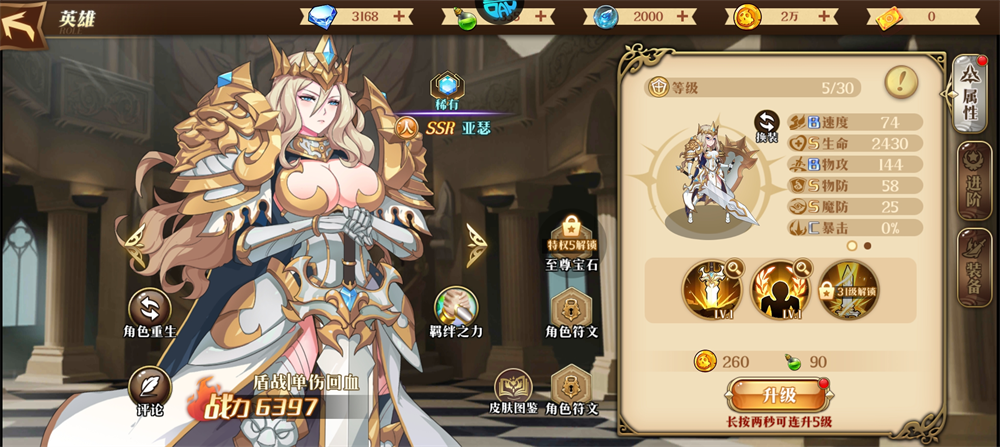Click the yellow exclamation info button
The height and width of the screenshot is (447, 1000).
pos(902,82)
